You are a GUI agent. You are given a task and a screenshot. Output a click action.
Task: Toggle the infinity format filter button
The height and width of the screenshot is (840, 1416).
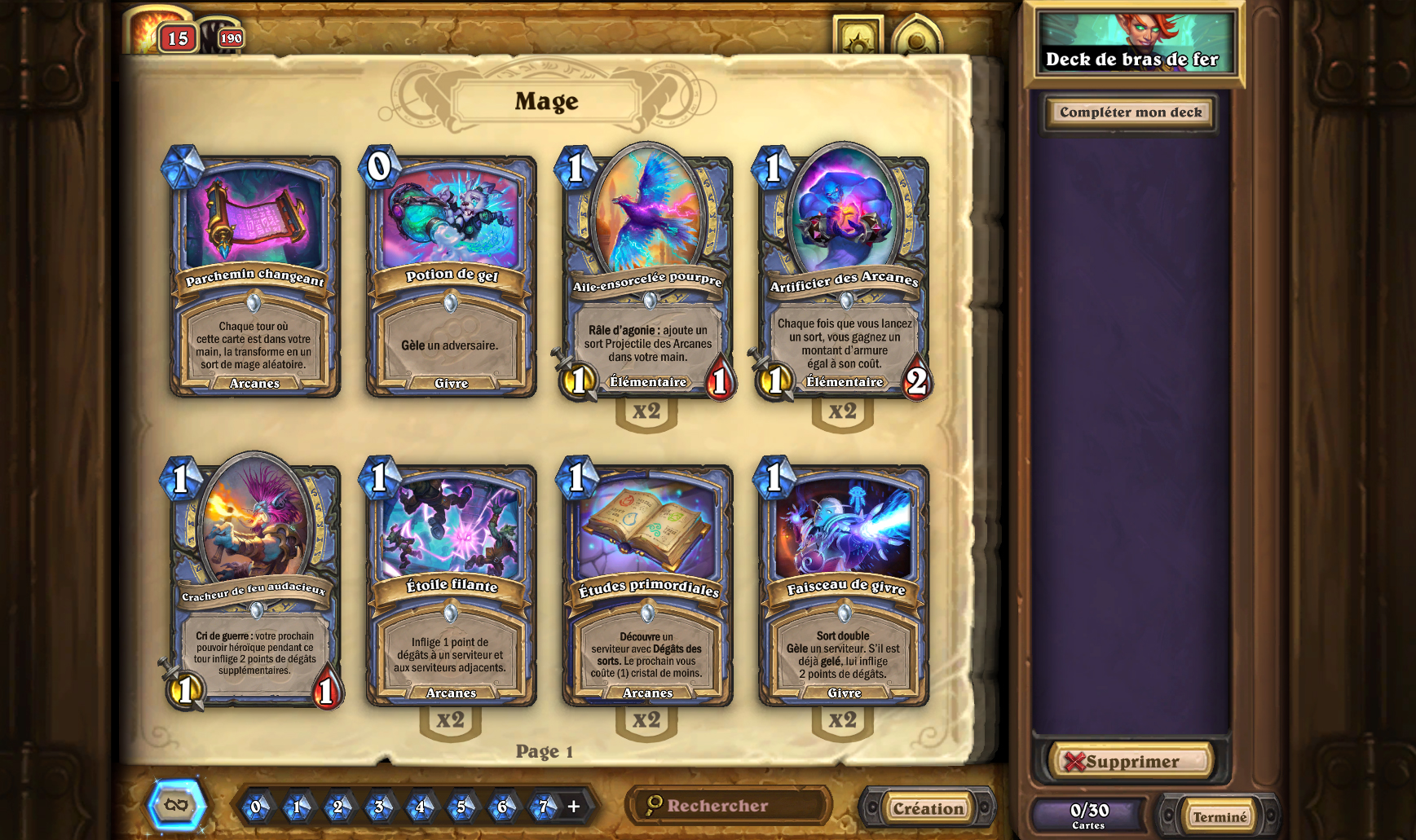pos(176,806)
